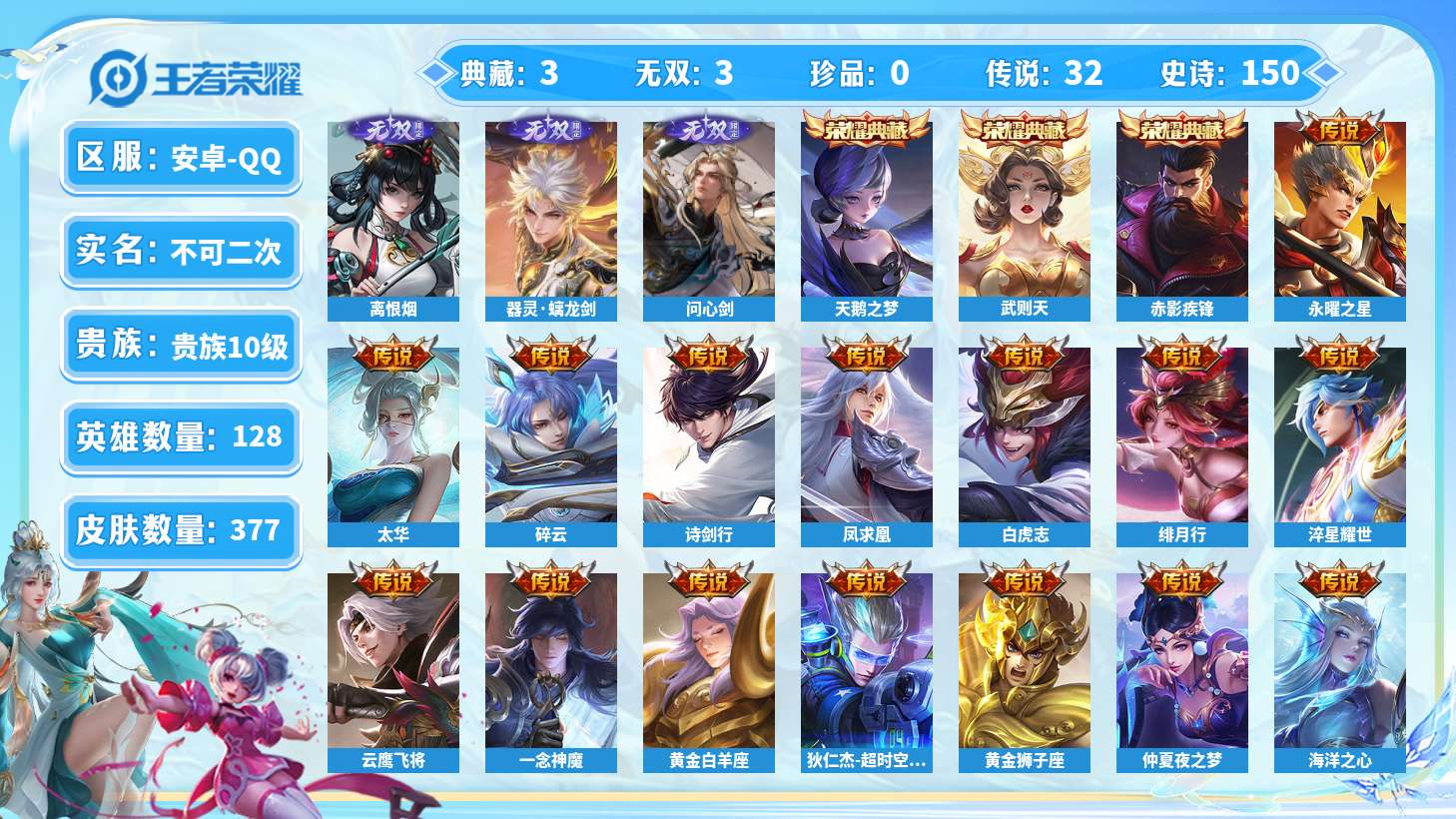The width and height of the screenshot is (1456, 819).
Task: Select the 传说 banner on 太华
Action: (x=393, y=354)
